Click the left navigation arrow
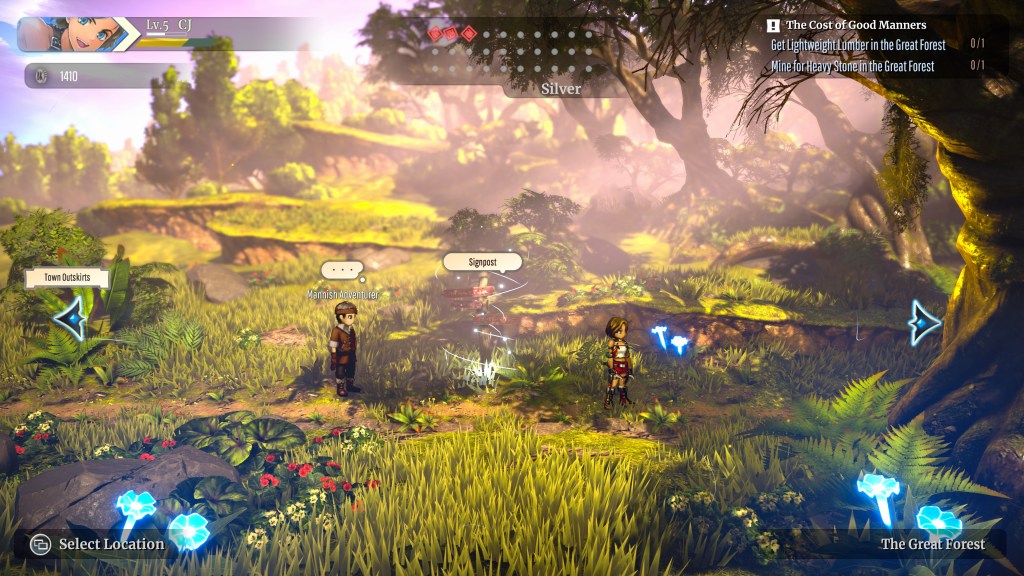The width and height of the screenshot is (1024, 576). (70, 318)
